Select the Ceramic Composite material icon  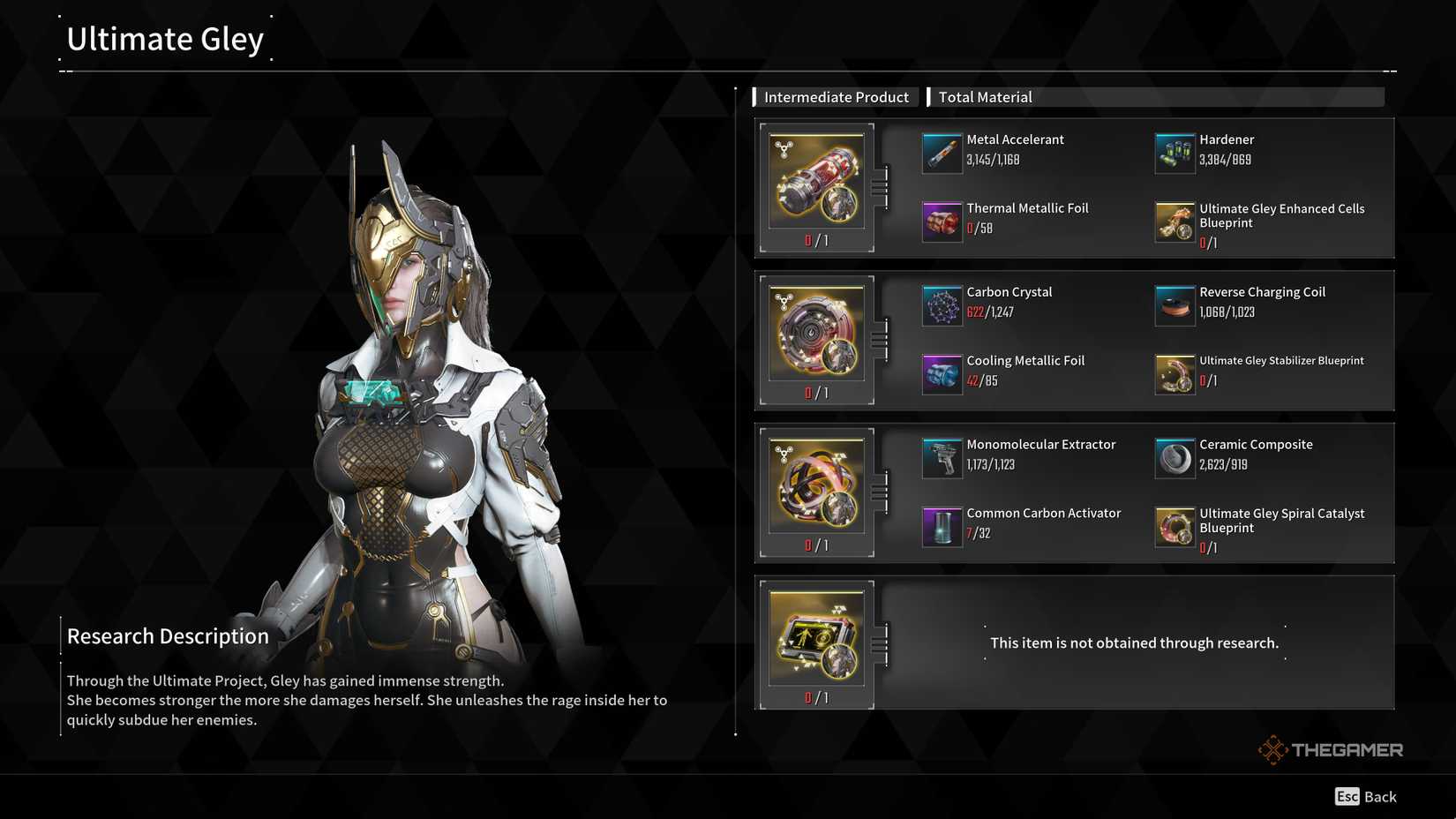[1174, 457]
